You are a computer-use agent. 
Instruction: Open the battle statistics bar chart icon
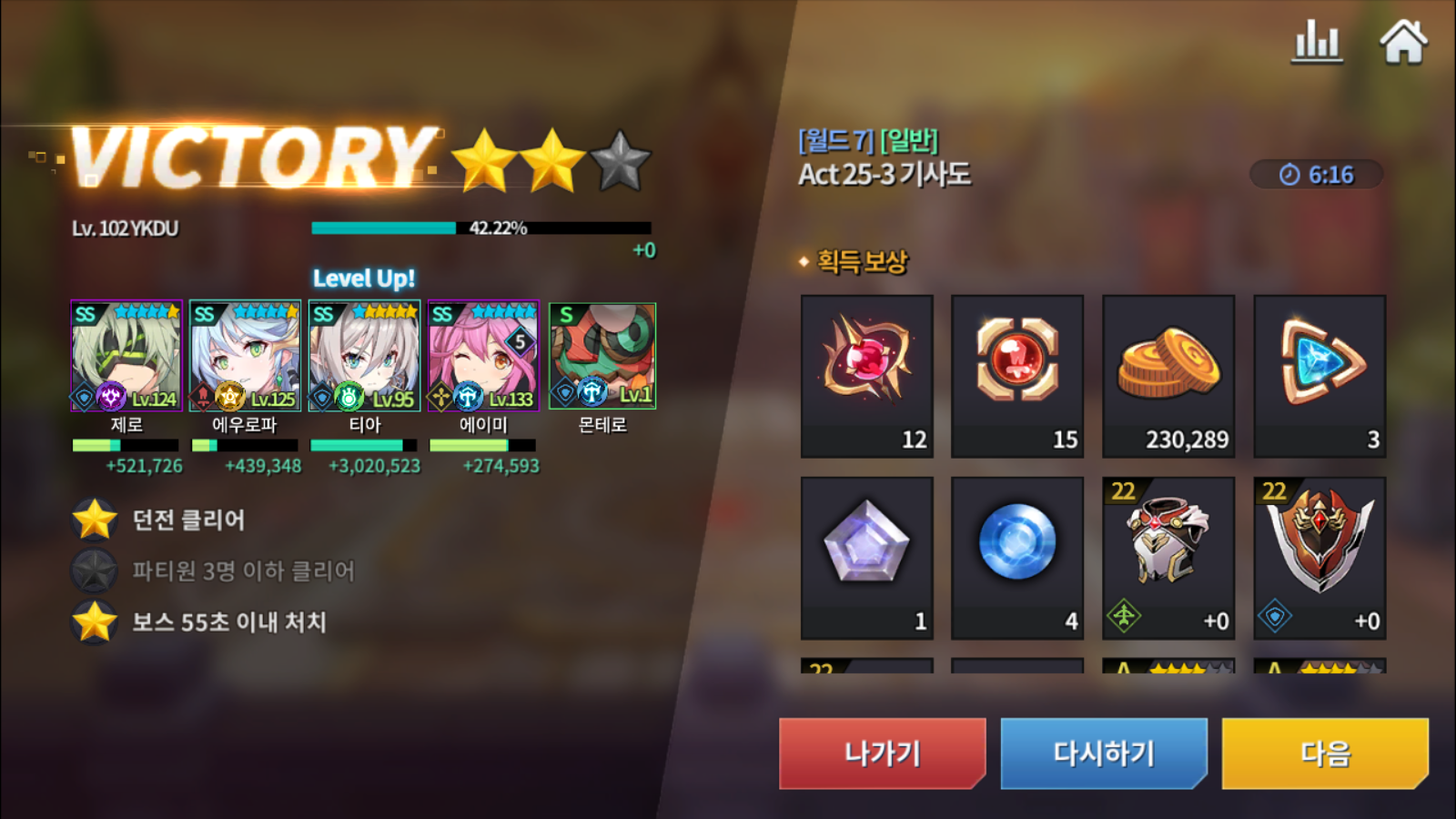(x=1317, y=40)
